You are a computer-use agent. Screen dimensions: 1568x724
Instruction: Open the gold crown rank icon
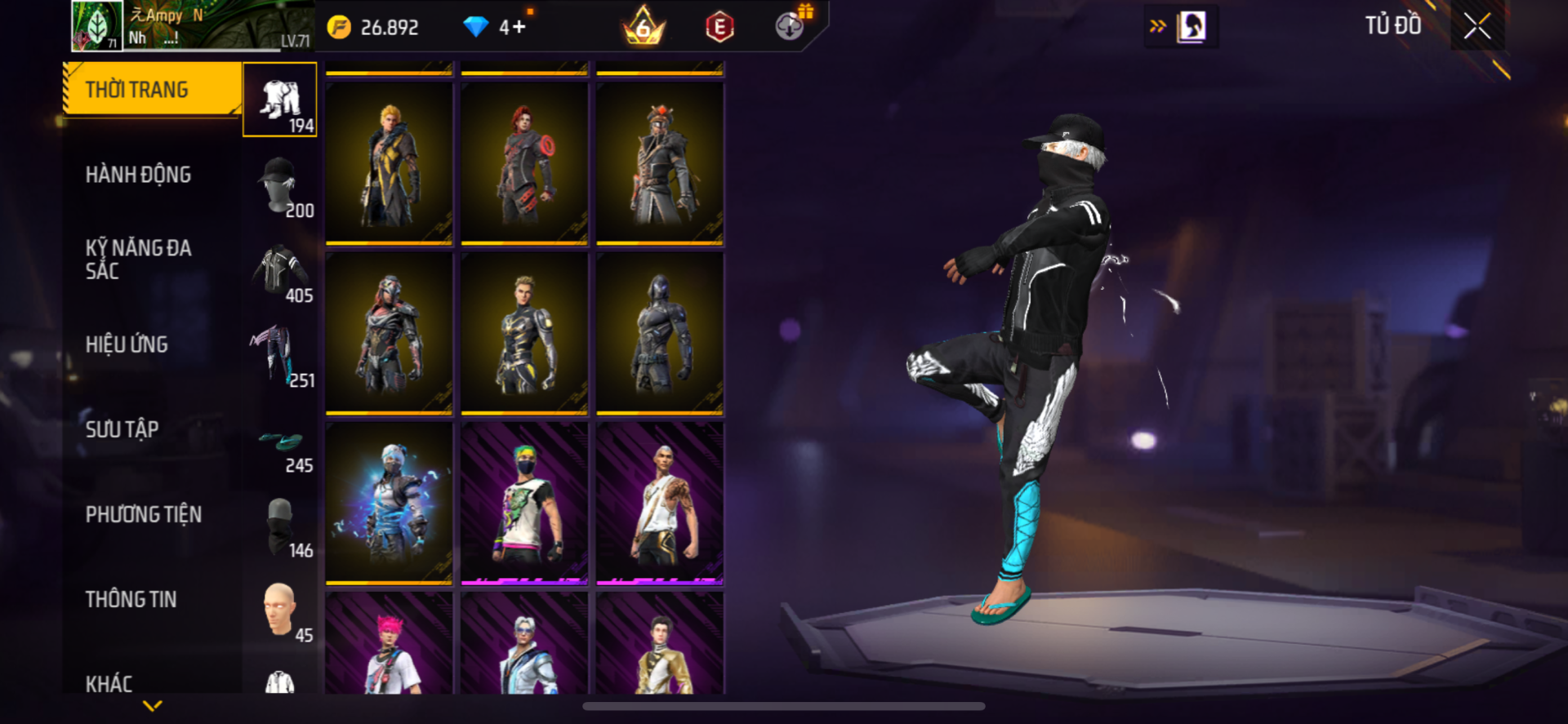644,27
